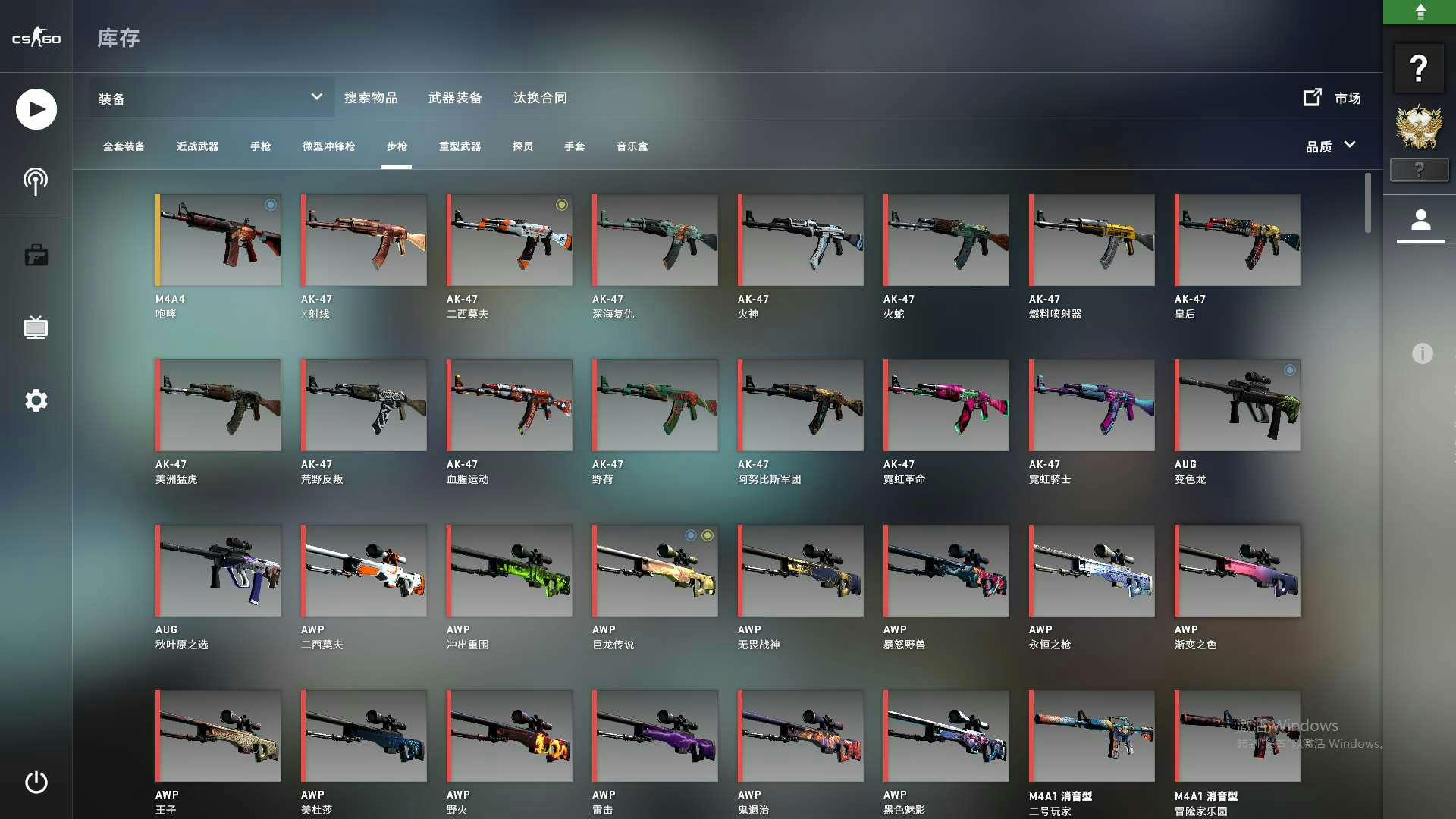Click the external link market icon
Screen dimensions: 1456x819
click(x=1313, y=97)
